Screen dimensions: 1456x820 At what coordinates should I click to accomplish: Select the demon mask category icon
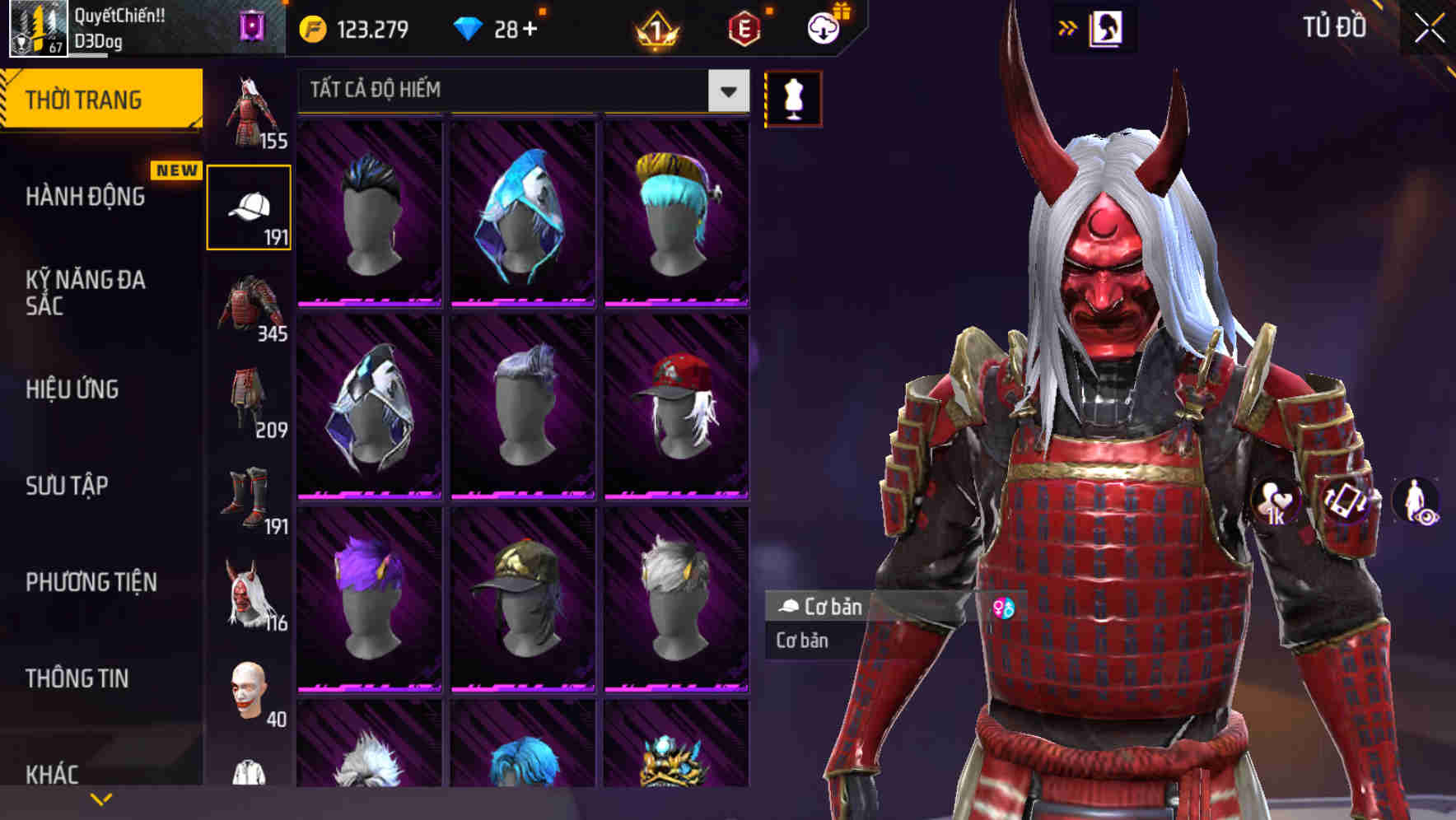click(x=249, y=589)
